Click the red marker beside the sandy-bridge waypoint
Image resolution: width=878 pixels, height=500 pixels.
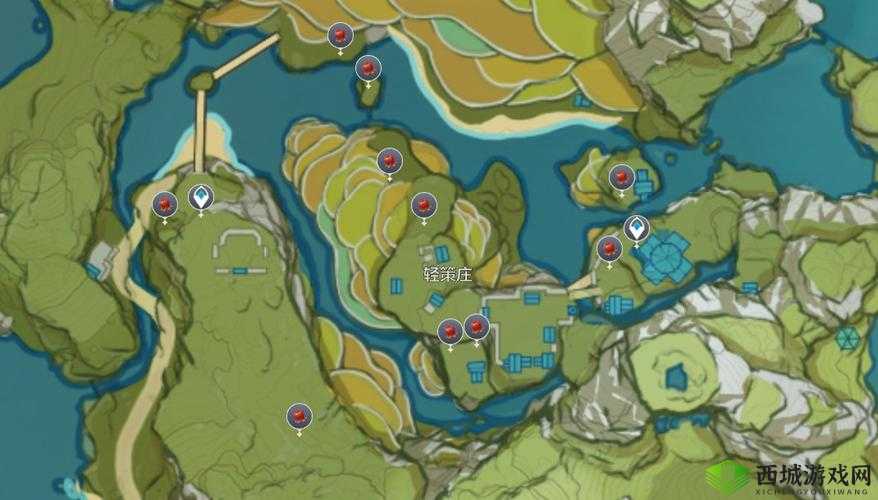(x=164, y=204)
